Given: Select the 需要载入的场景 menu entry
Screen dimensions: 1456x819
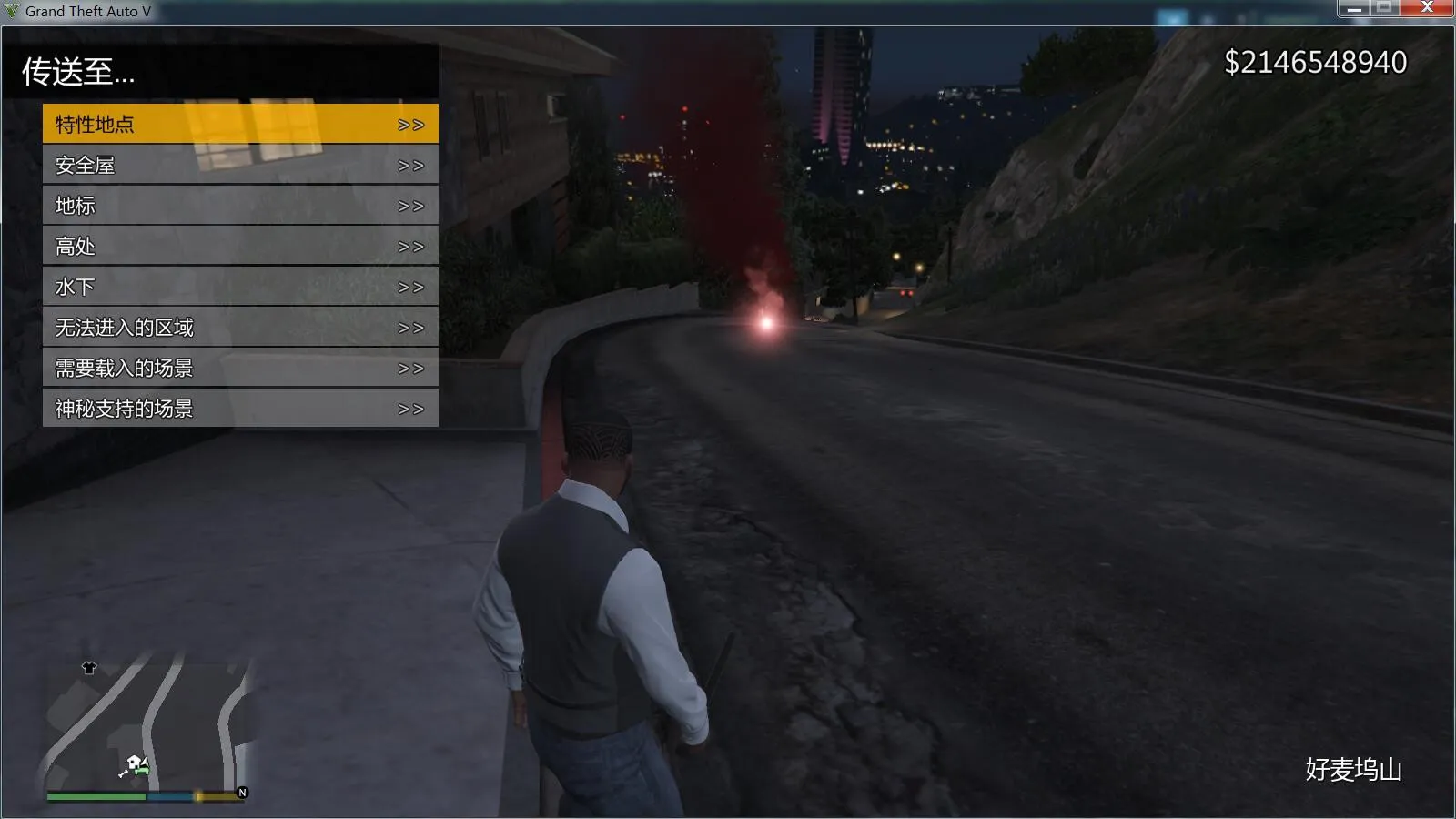Looking at the screenshot, I should point(123,368).
